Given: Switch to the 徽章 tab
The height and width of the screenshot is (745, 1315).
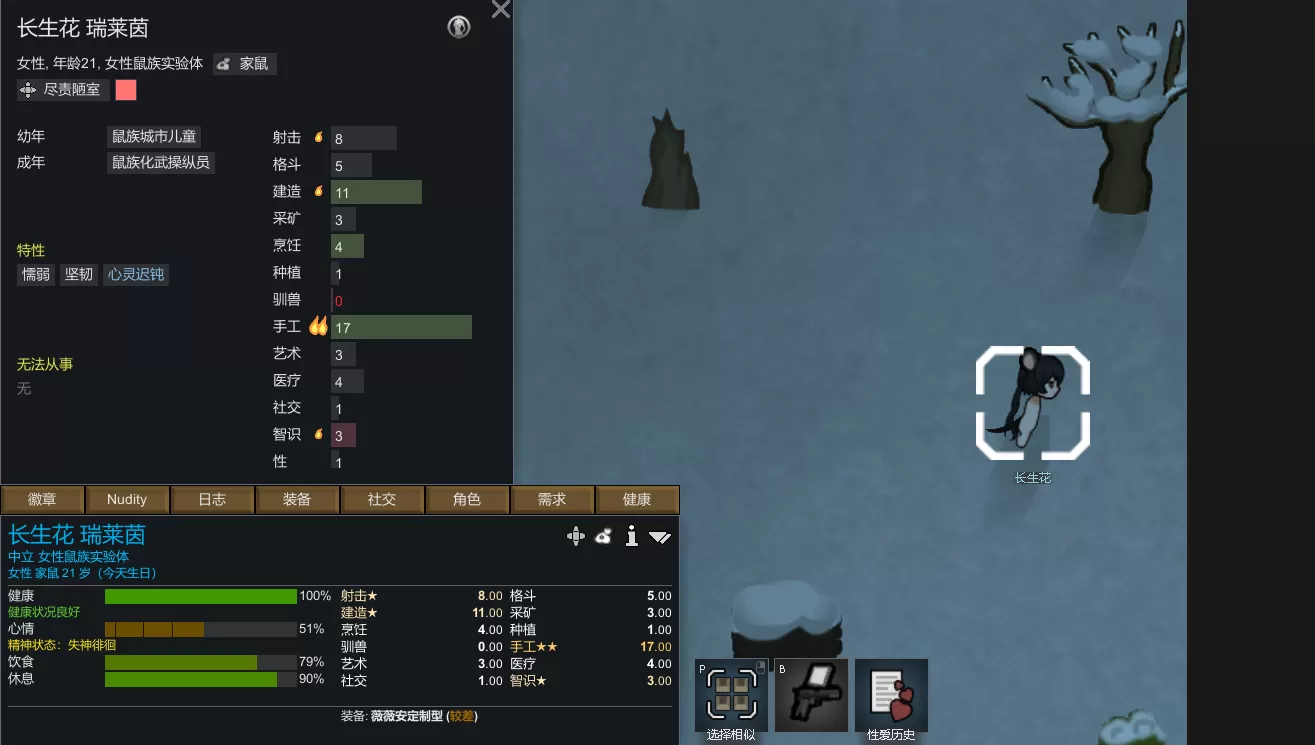Looking at the screenshot, I should 42,499.
